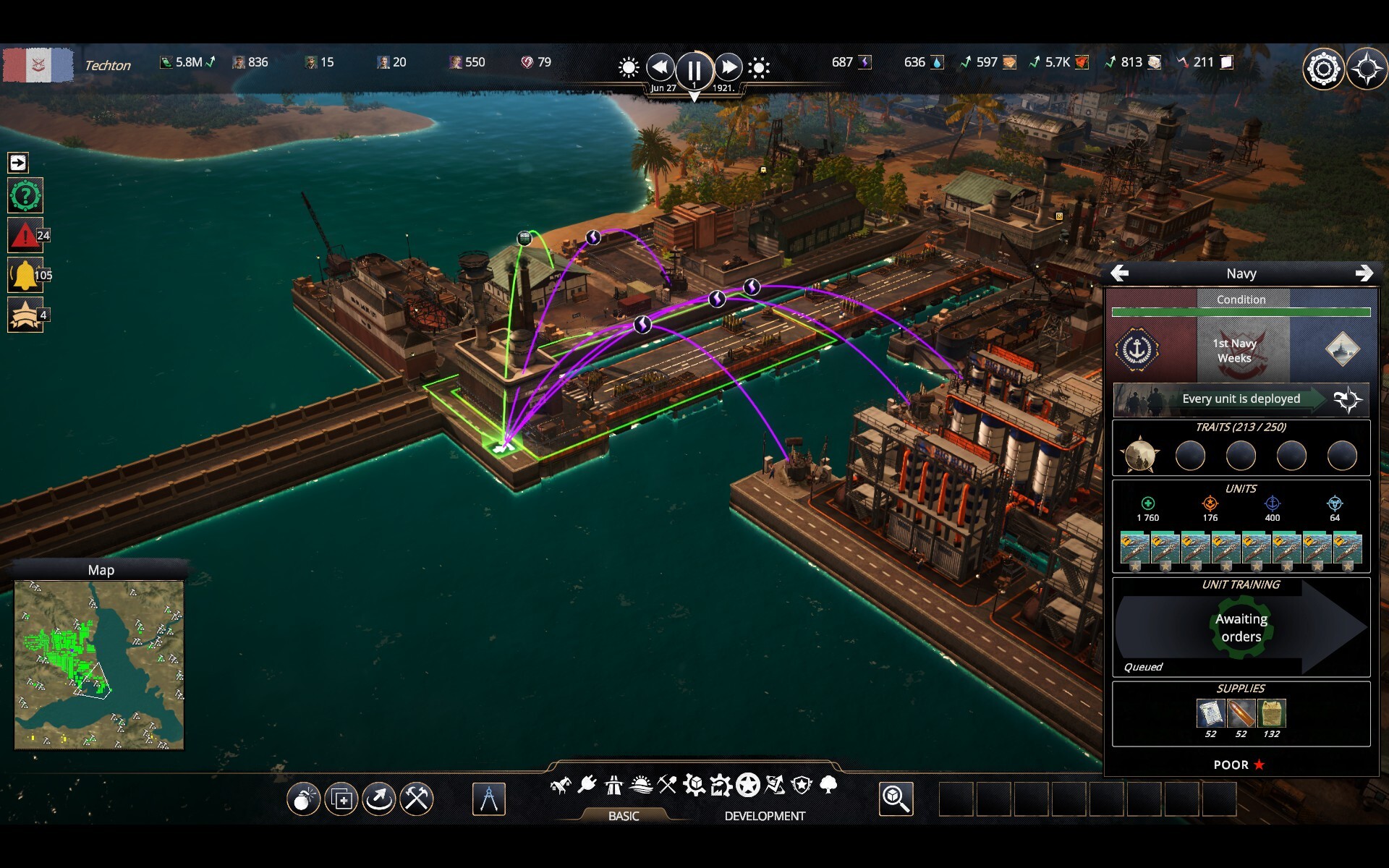Go to previous army with left arrow
Image resolution: width=1389 pixels, height=868 pixels.
[1119, 273]
